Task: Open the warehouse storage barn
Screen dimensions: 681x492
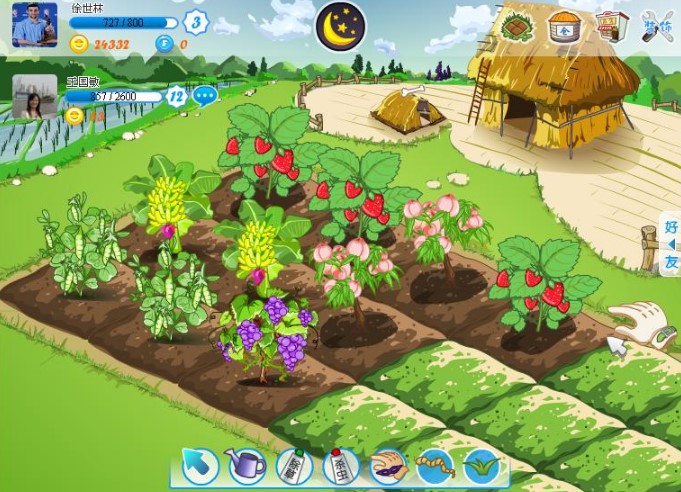Action: (565, 27)
